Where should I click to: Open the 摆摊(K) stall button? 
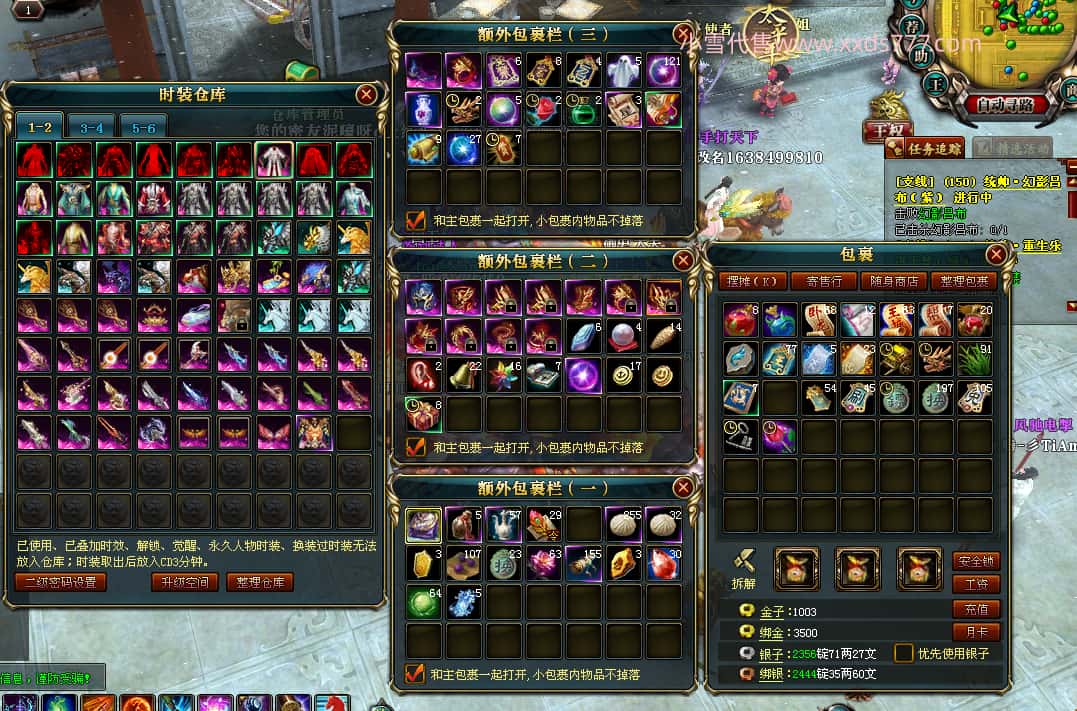753,282
